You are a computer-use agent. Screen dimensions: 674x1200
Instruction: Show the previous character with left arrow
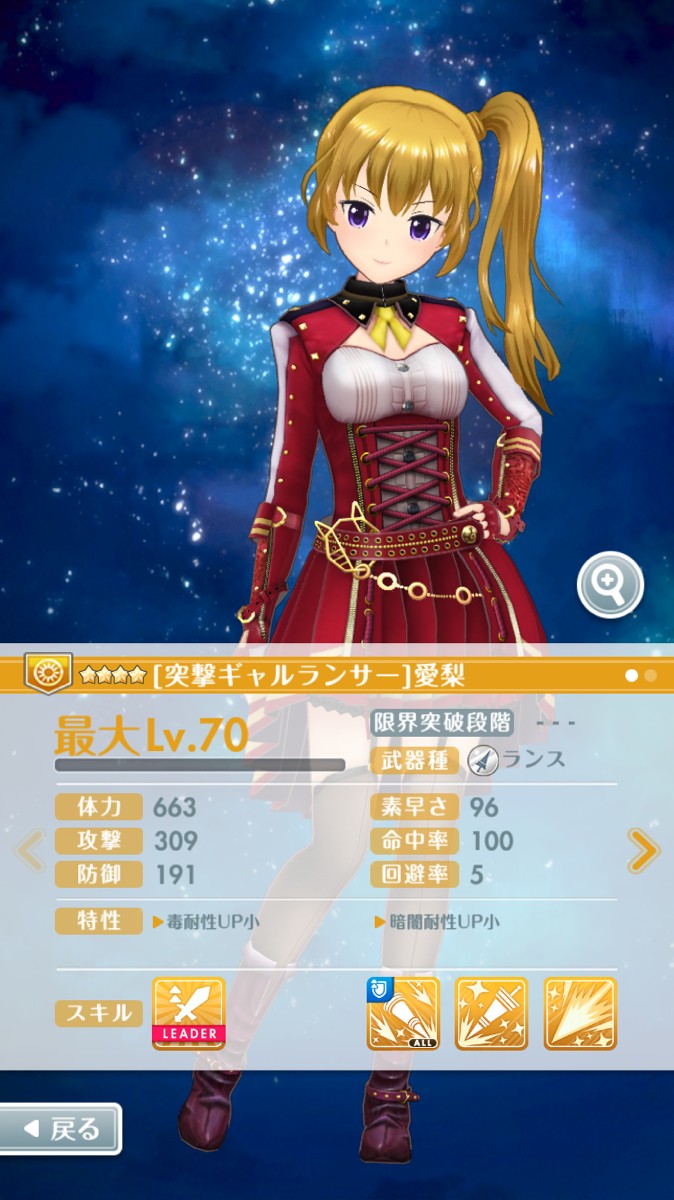point(31,851)
